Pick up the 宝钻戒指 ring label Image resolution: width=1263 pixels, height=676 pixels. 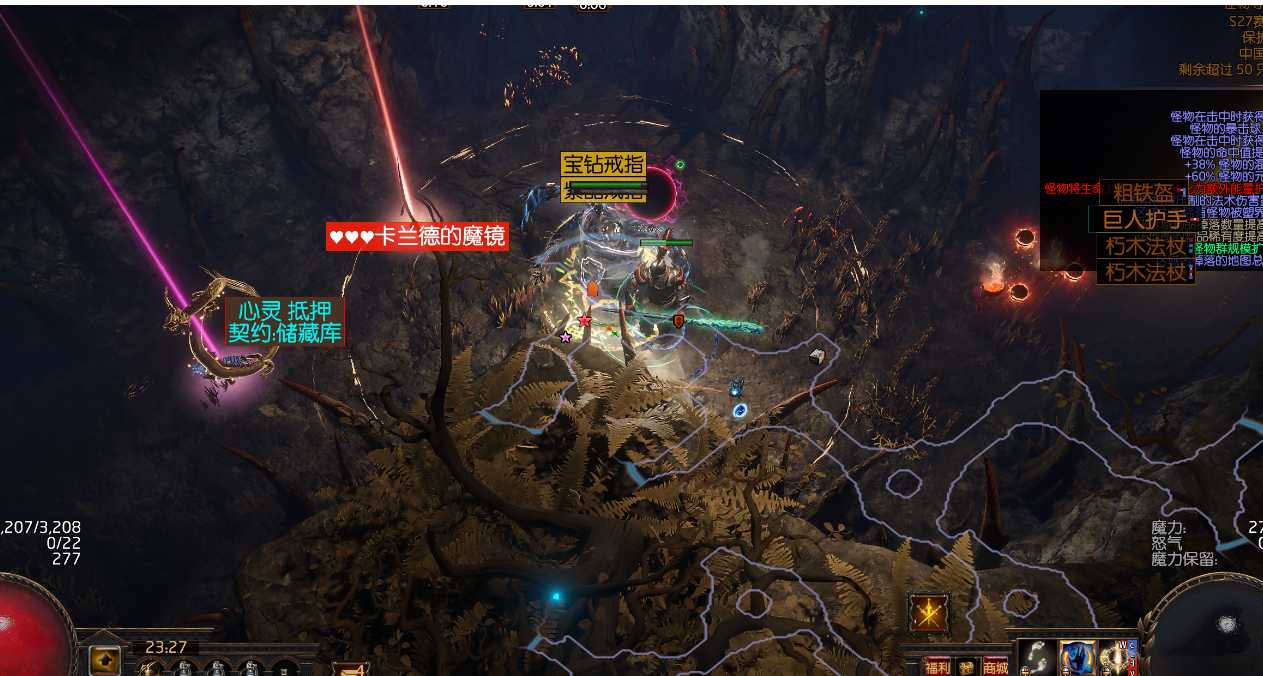coord(602,164)
